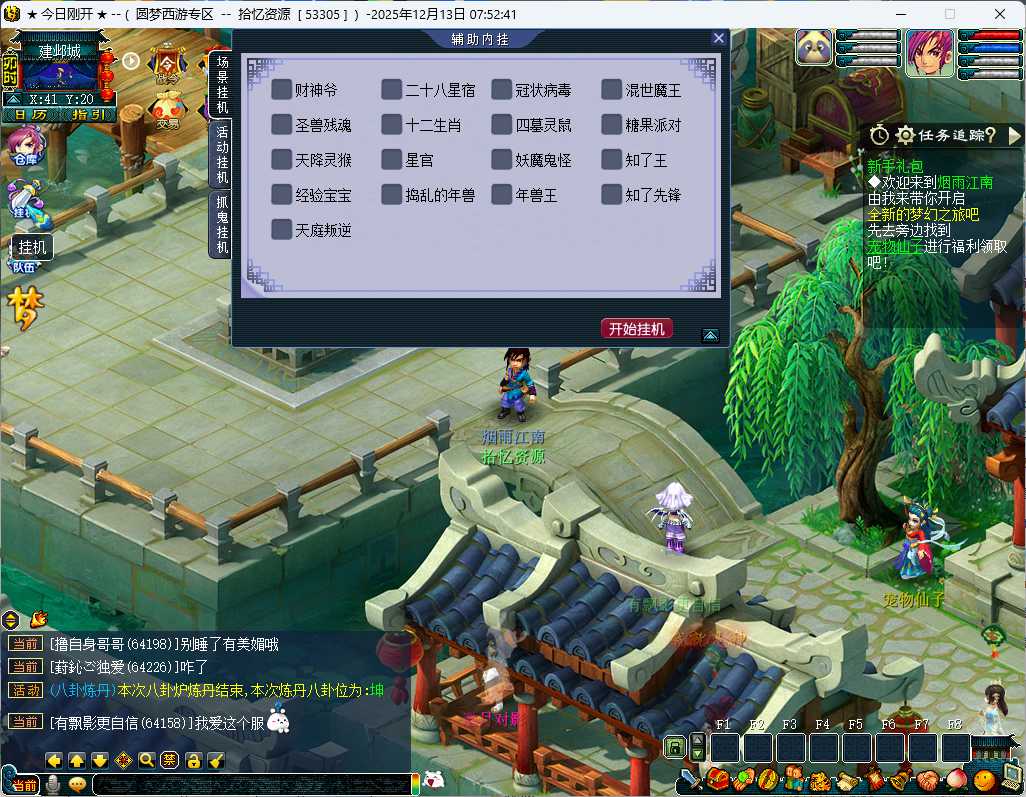The width and height of the screenshot is (1026, 797).
Task: Toggle the 混世魔王 checkbox
Action: pyautogui.click(x=611, y=90)
